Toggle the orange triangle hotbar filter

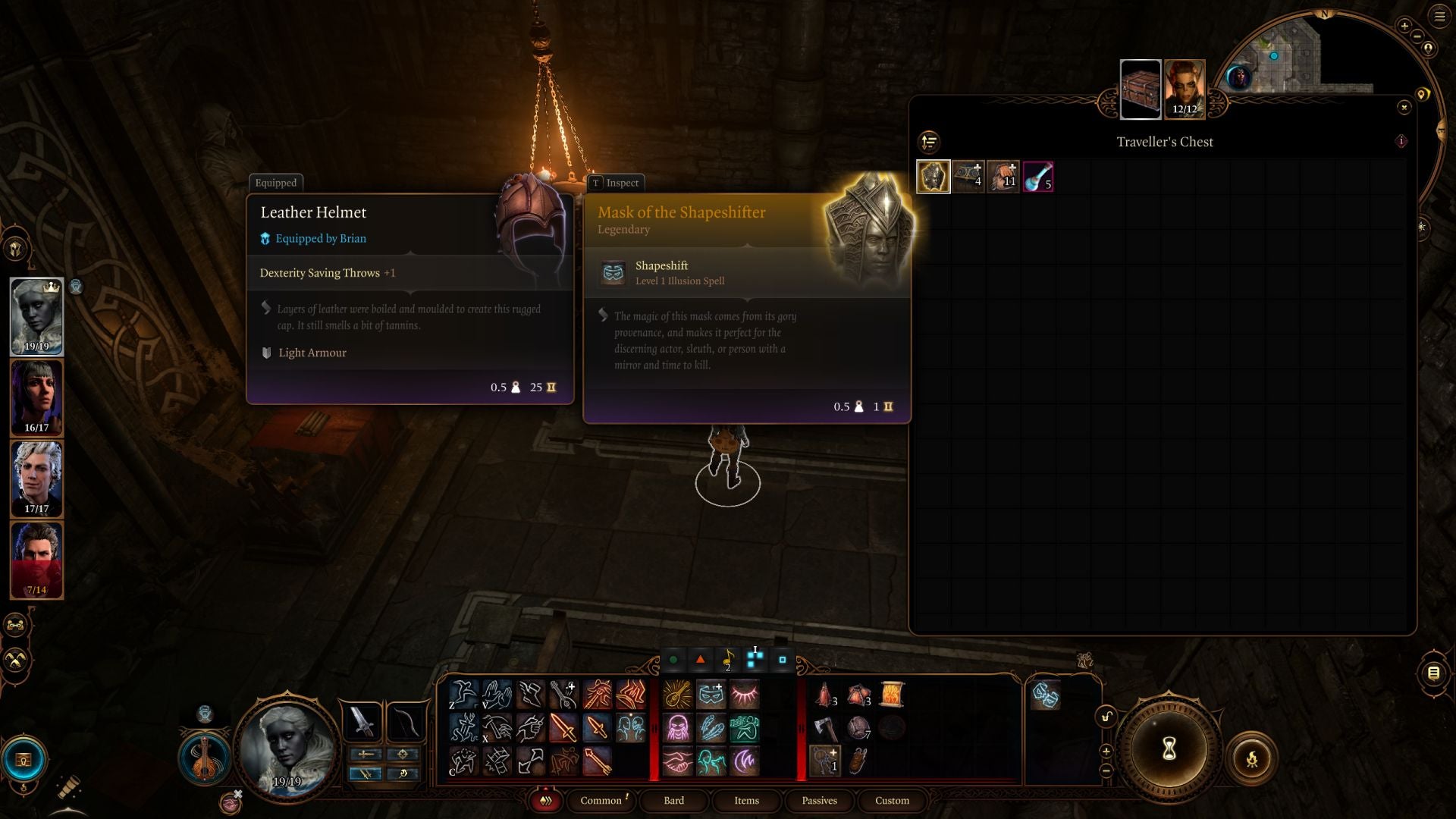click(700, 658)
